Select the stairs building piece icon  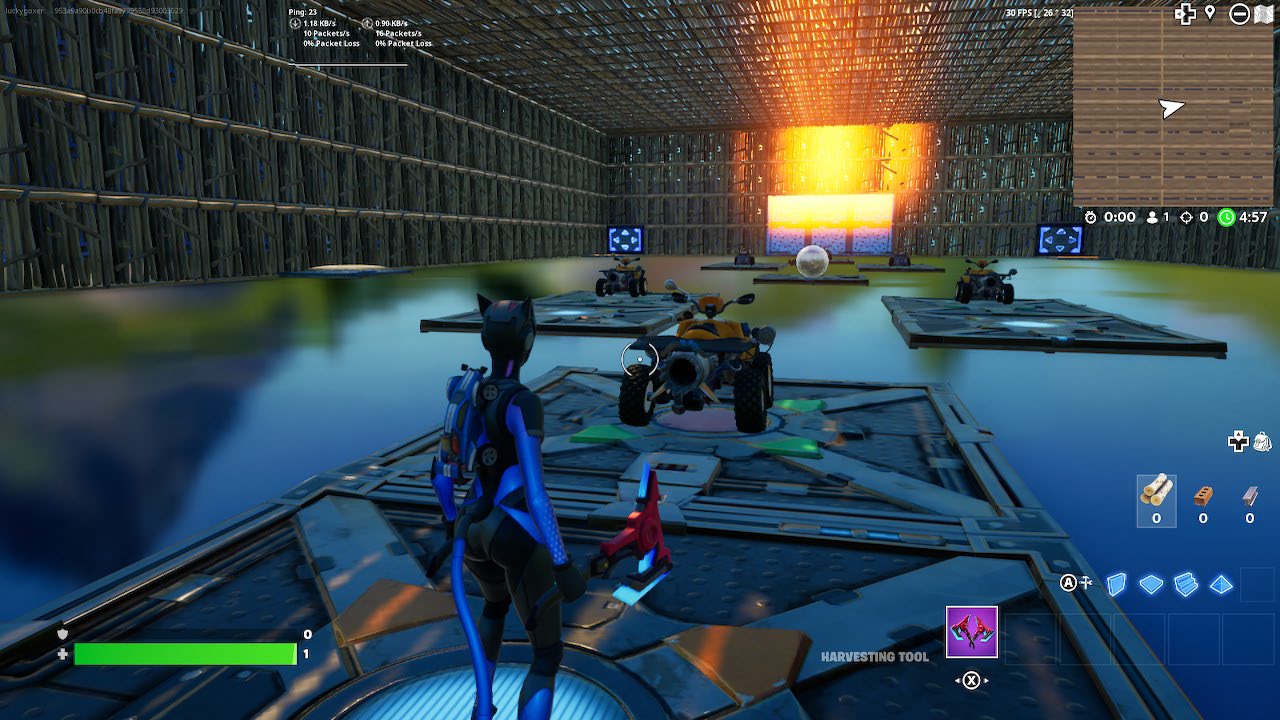pyautogui.click(x=1185, y=583)
